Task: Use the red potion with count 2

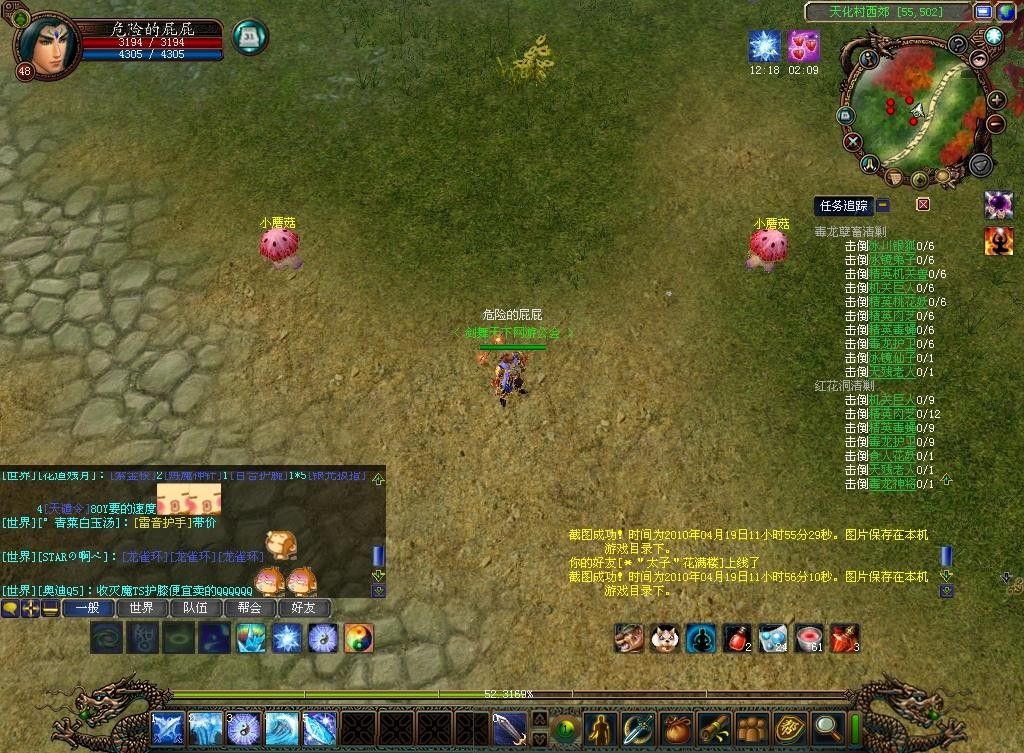Action: 738,637
